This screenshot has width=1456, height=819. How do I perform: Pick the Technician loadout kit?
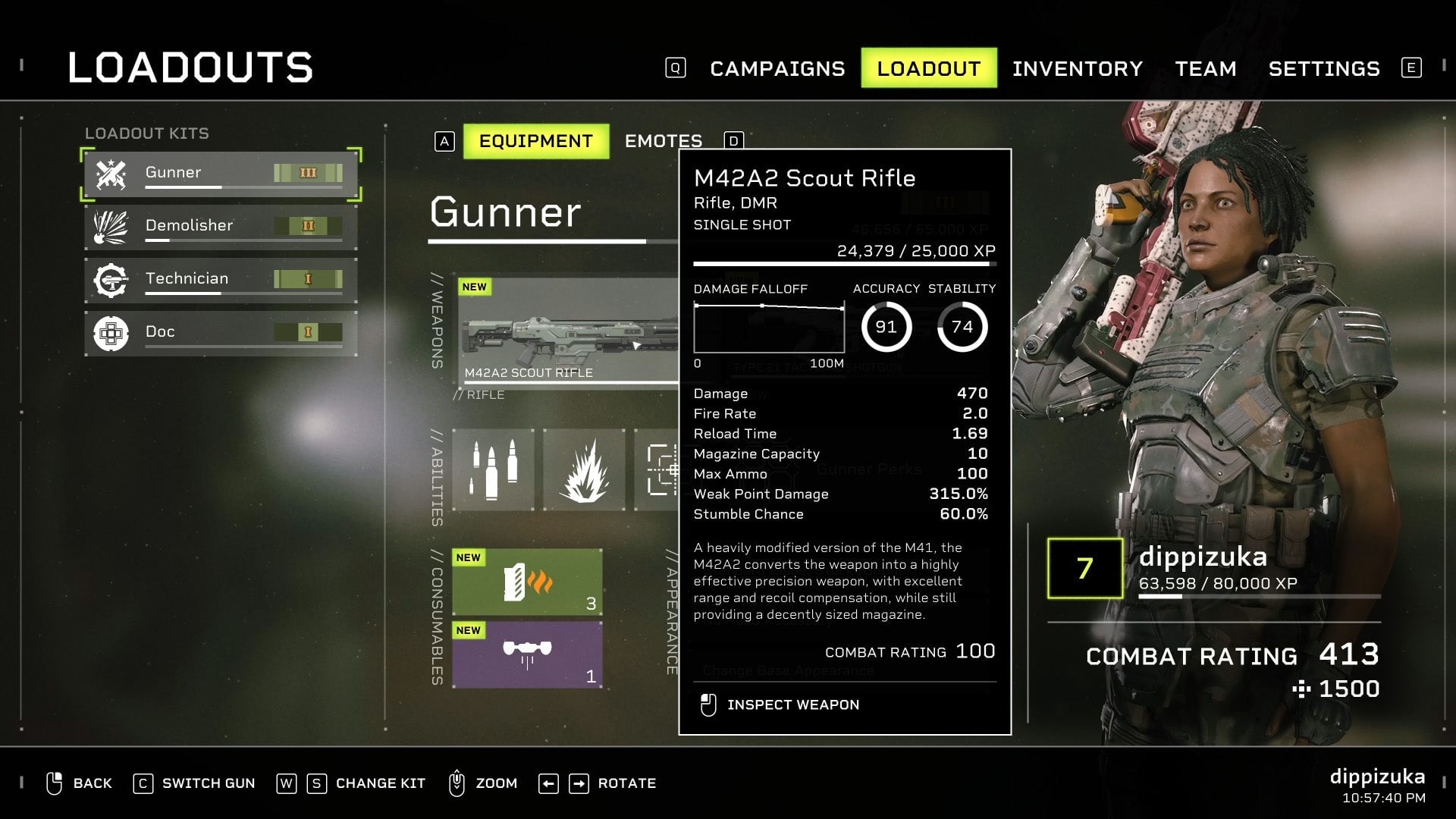[x=220, y=280]
